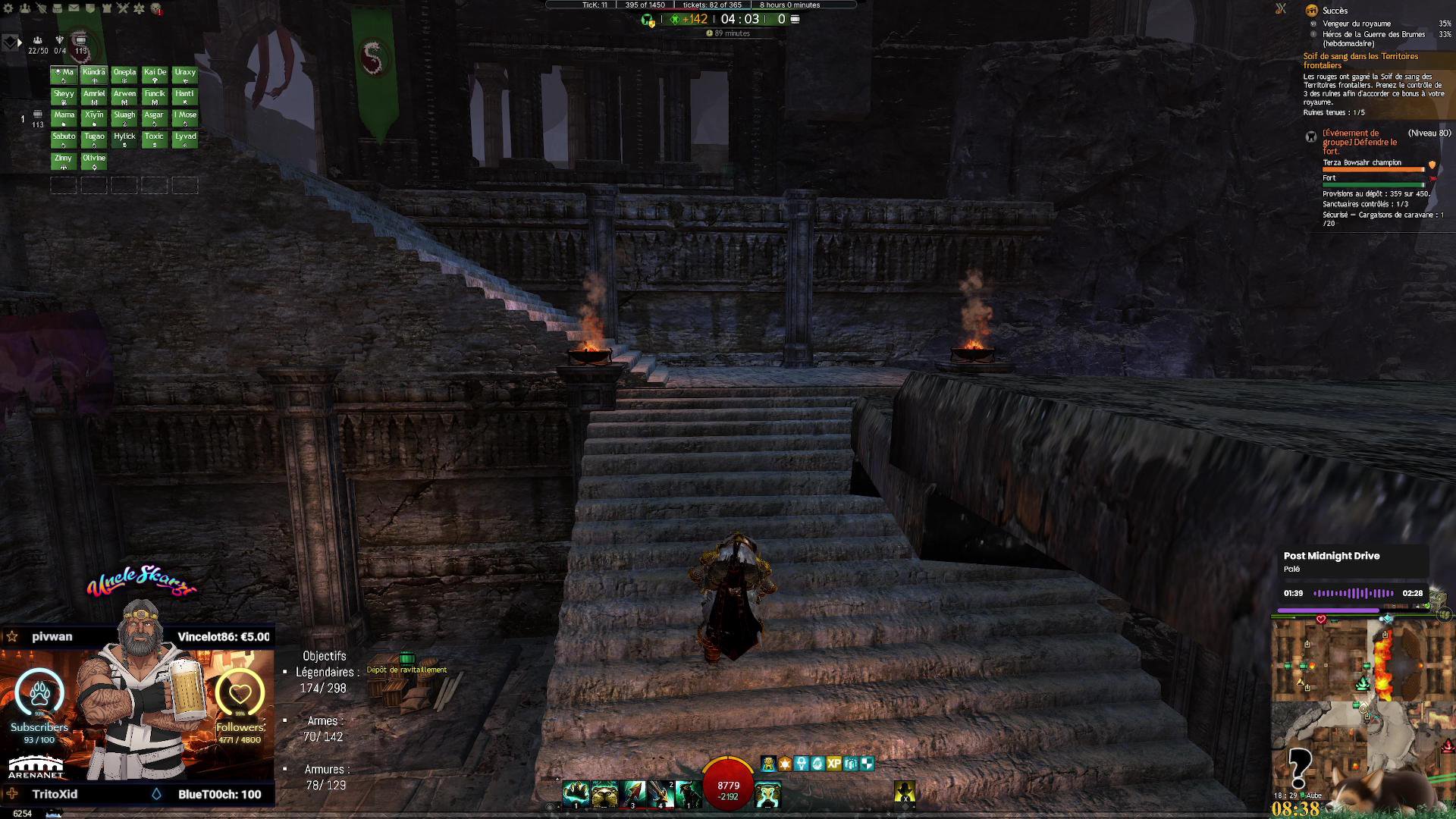Image resolution: width=1456 pixels, height=819 pixels.
Task: Select squad member Olivine
Action: coord(94,160)
